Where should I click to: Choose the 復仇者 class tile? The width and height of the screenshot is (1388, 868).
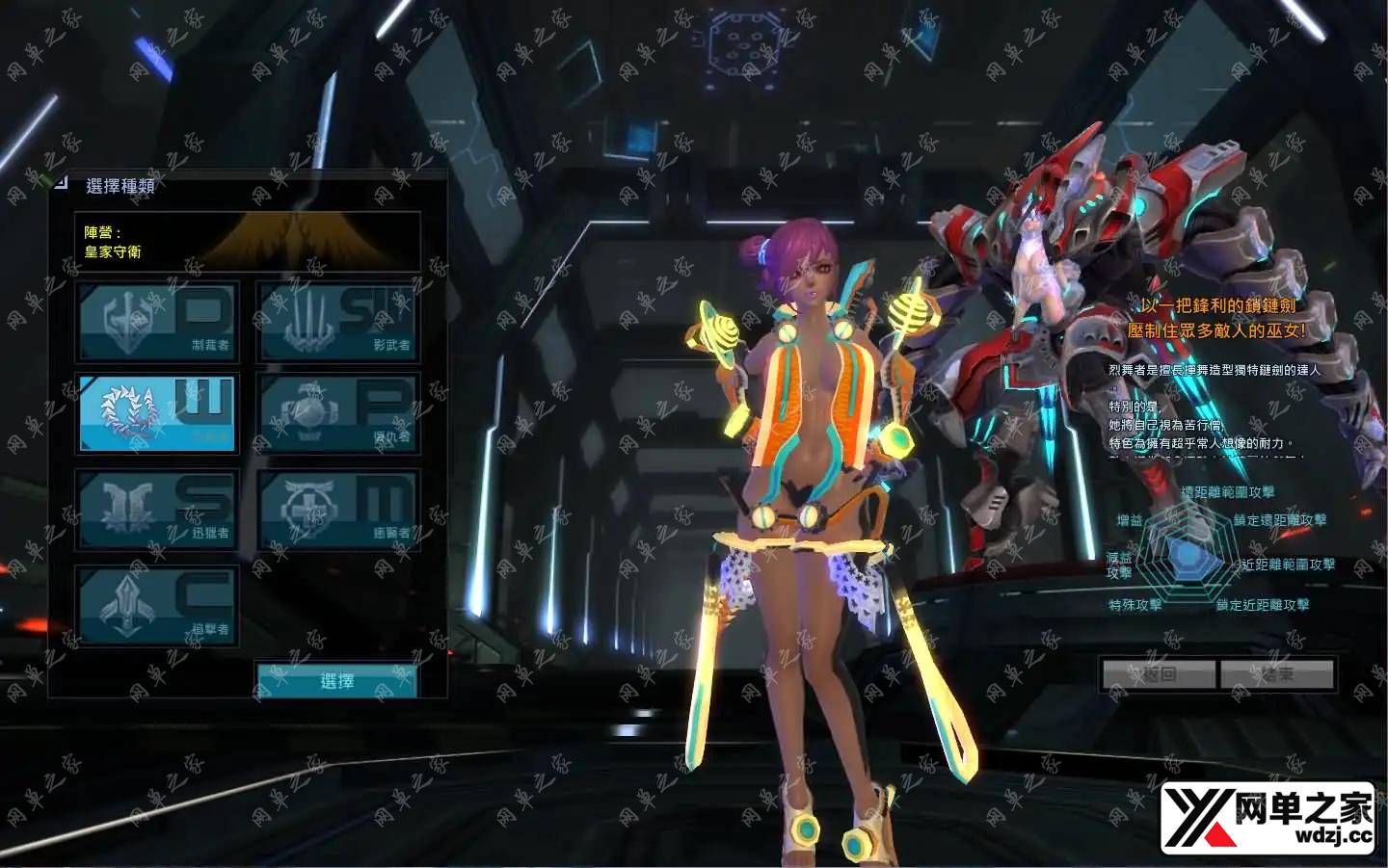(x=338, y=414)
